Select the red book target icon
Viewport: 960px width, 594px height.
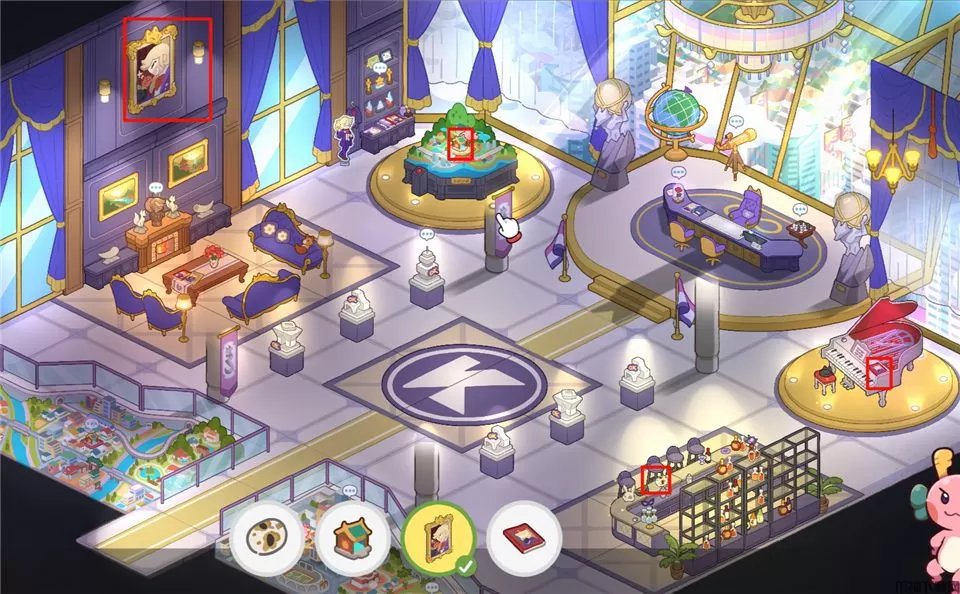point(524,538)
